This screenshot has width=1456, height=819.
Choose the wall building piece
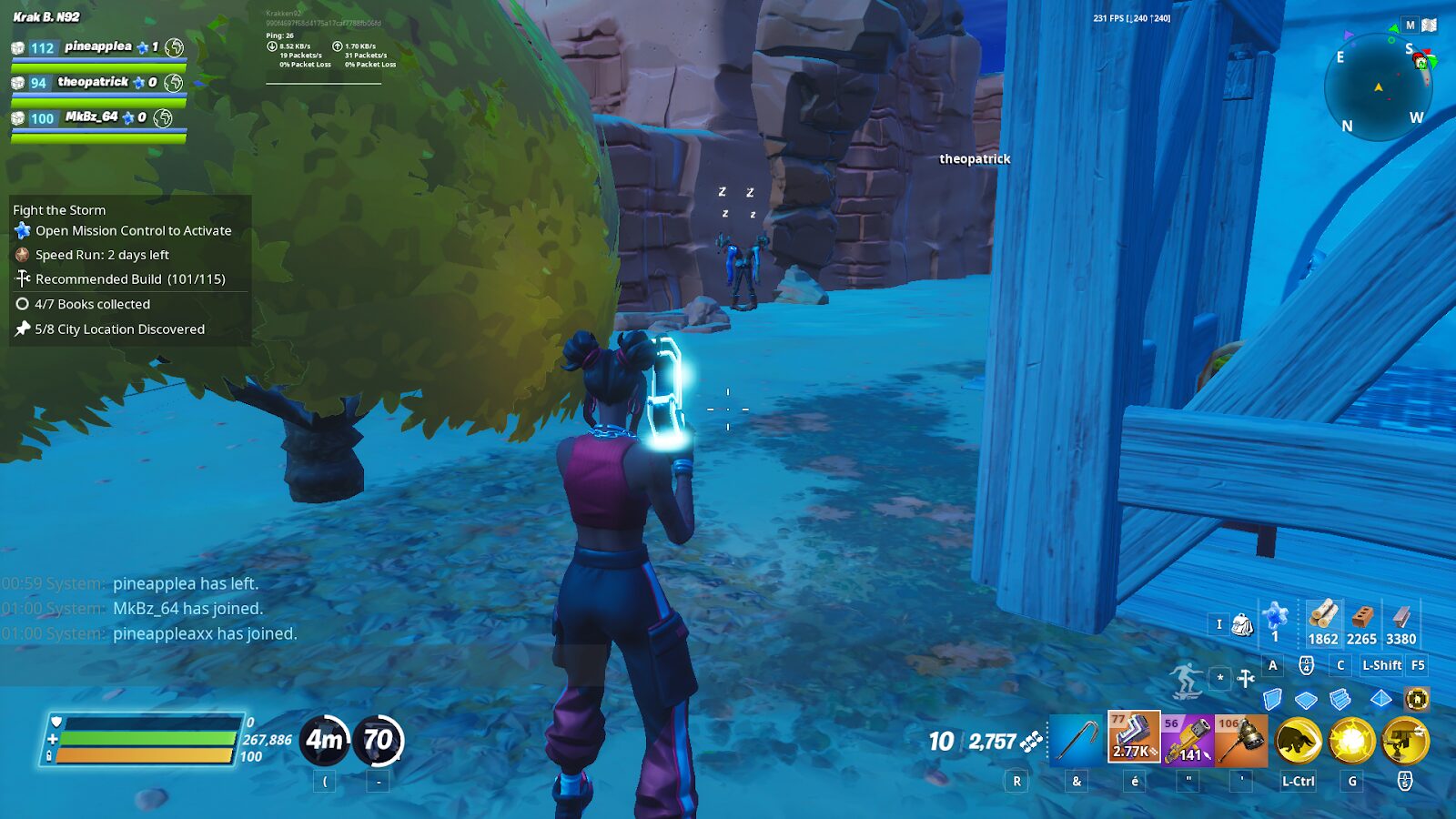tap(1272, 699)
